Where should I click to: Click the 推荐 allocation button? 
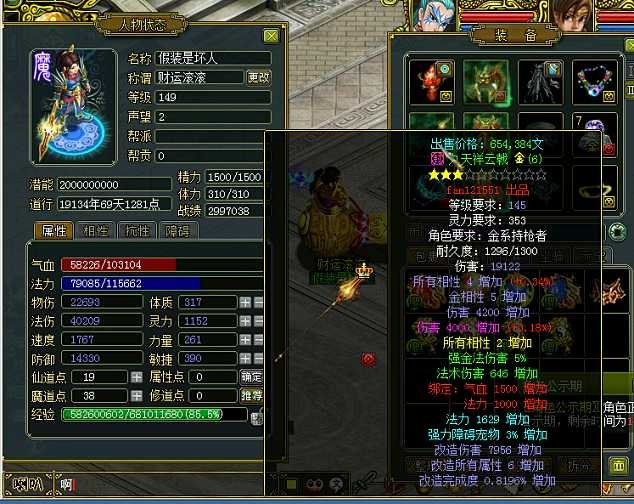252,396
